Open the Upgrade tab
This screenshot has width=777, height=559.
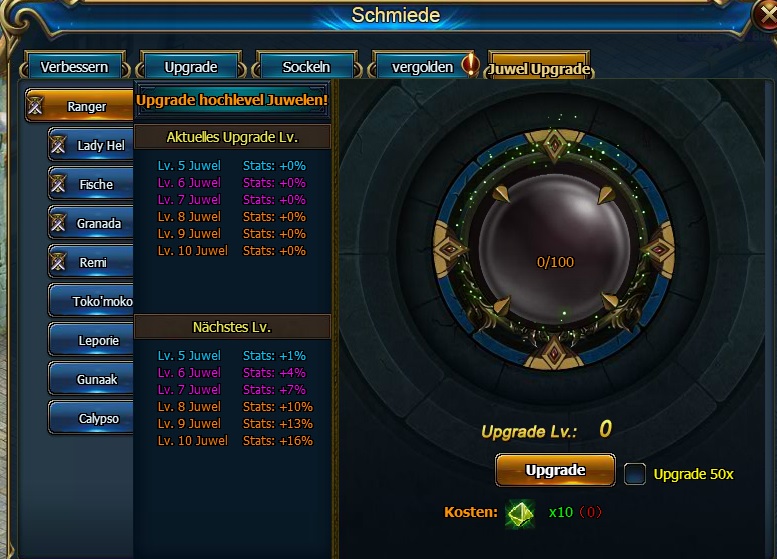[x=190, y=67]
